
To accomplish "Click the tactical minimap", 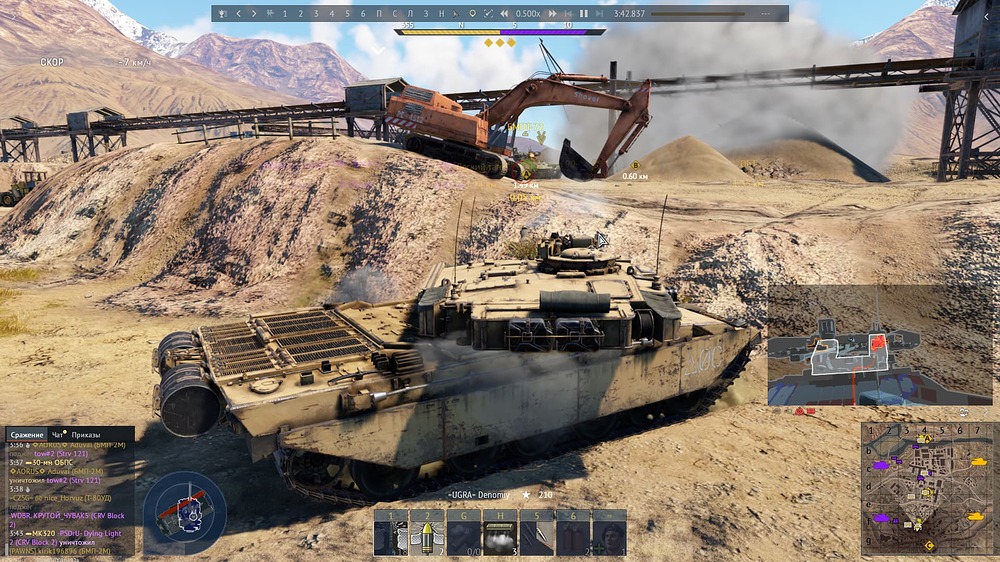I will [x=928, y=489].
